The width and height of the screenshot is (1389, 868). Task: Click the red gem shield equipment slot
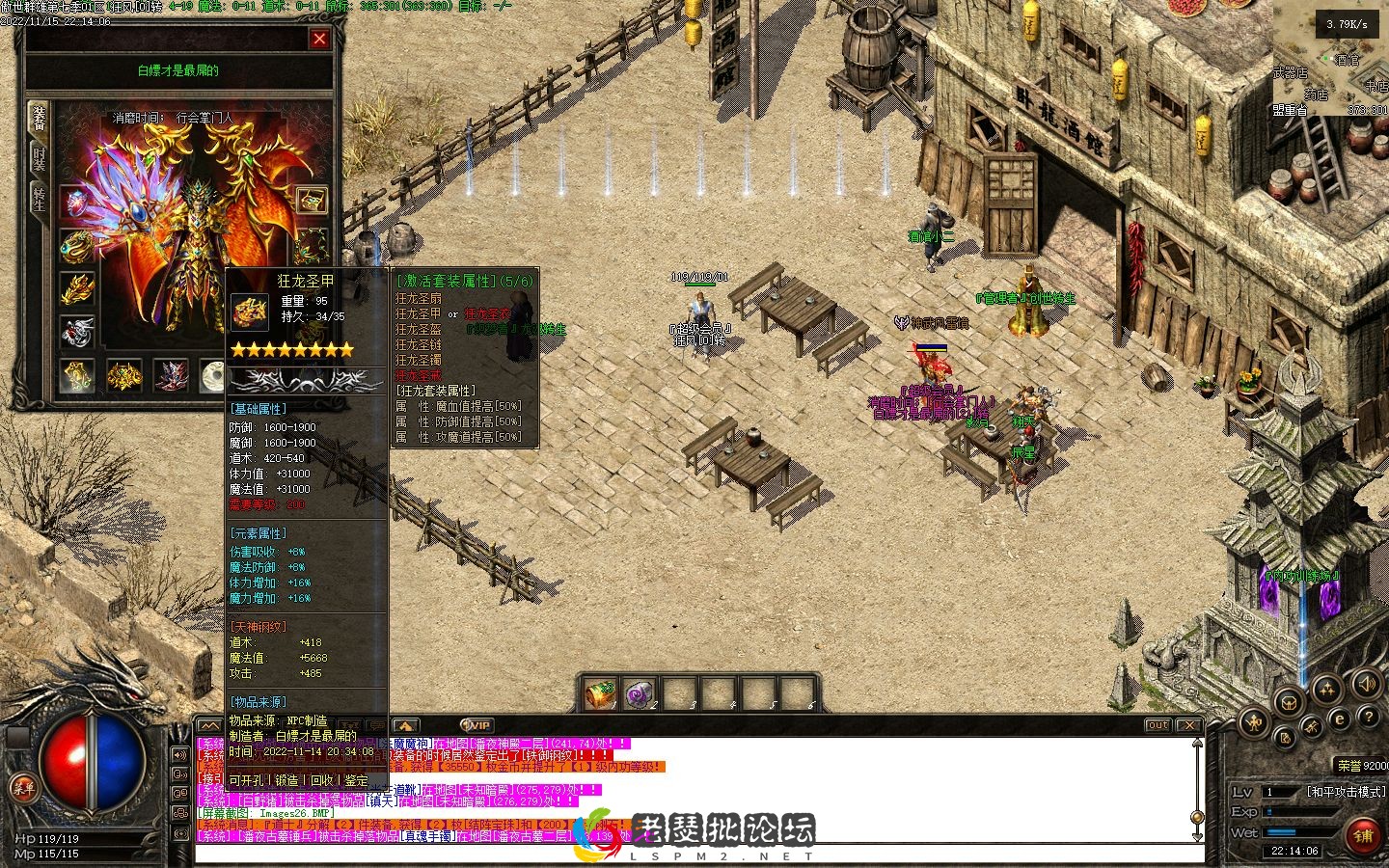[77, 203]
